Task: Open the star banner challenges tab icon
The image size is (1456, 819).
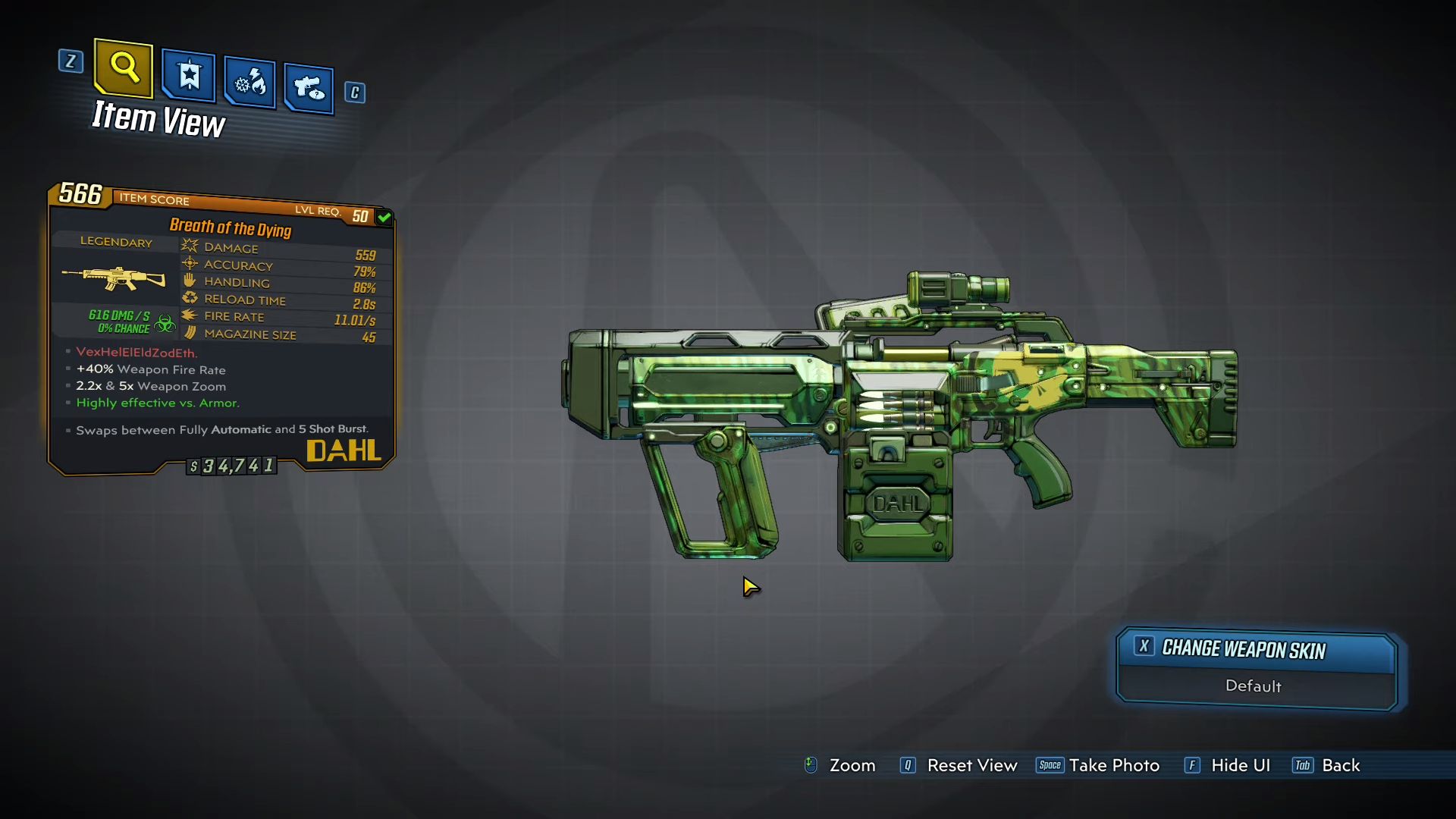Action: pyautogui.click(x=187, y=77)
